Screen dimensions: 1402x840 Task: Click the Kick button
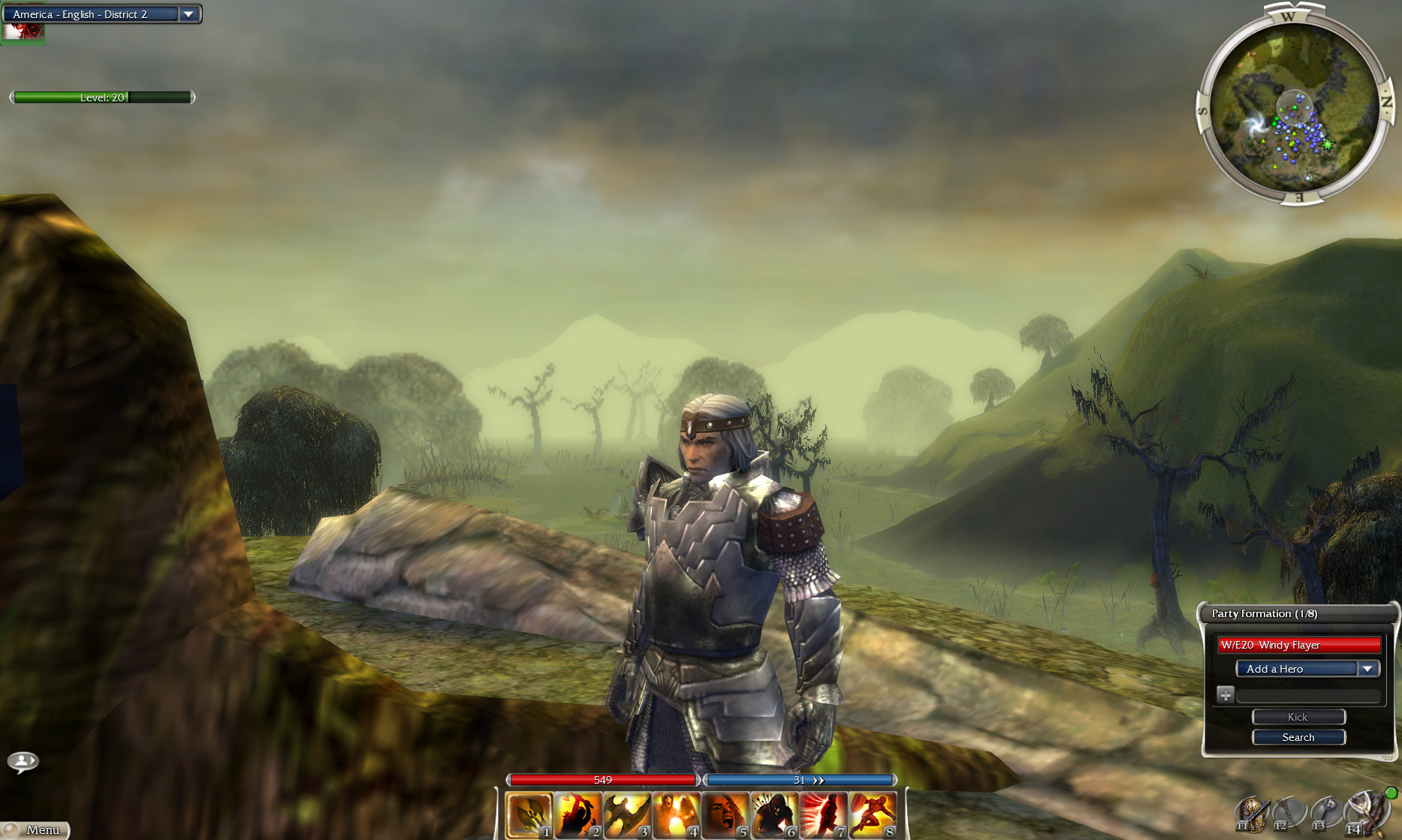[1298, 717]
